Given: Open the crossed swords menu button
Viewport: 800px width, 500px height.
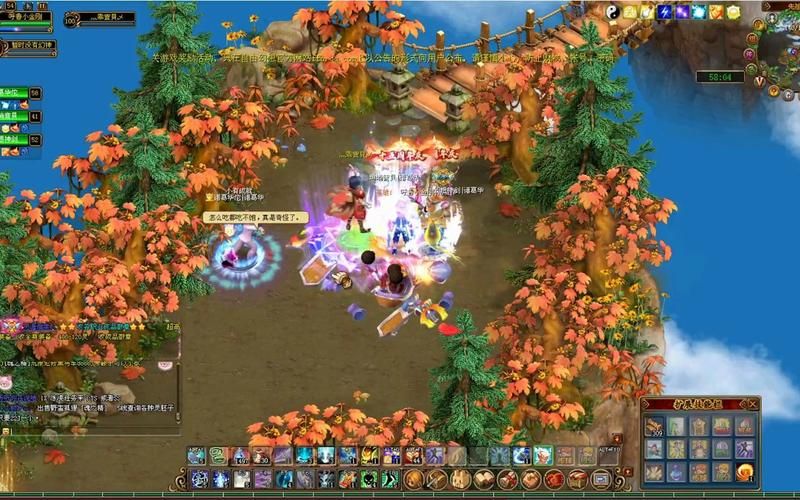Looking at the screenshot, I should click(435, 480).
